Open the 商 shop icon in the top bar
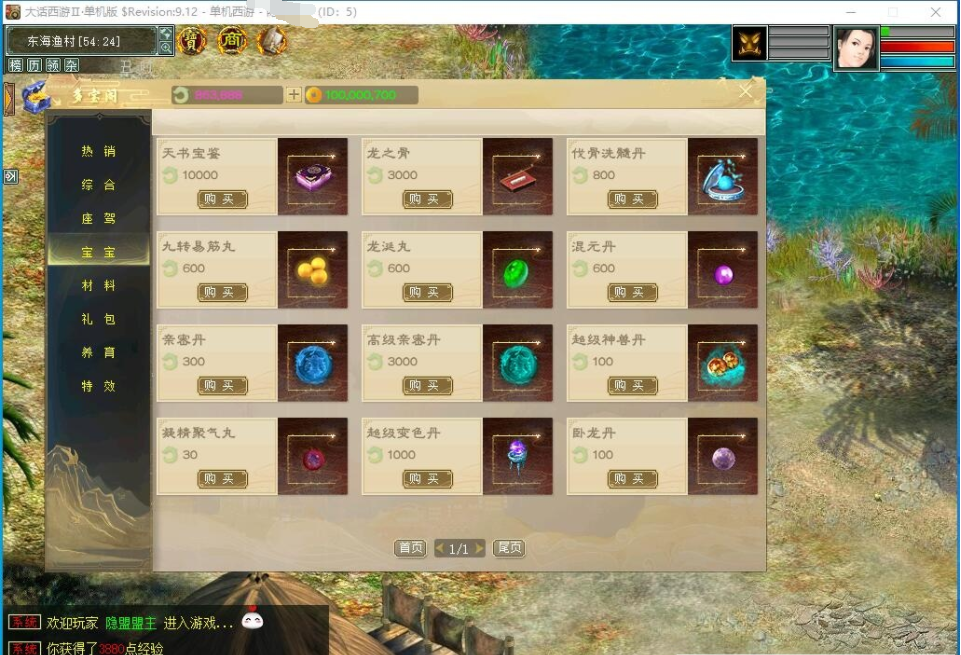 coord(232,41)
